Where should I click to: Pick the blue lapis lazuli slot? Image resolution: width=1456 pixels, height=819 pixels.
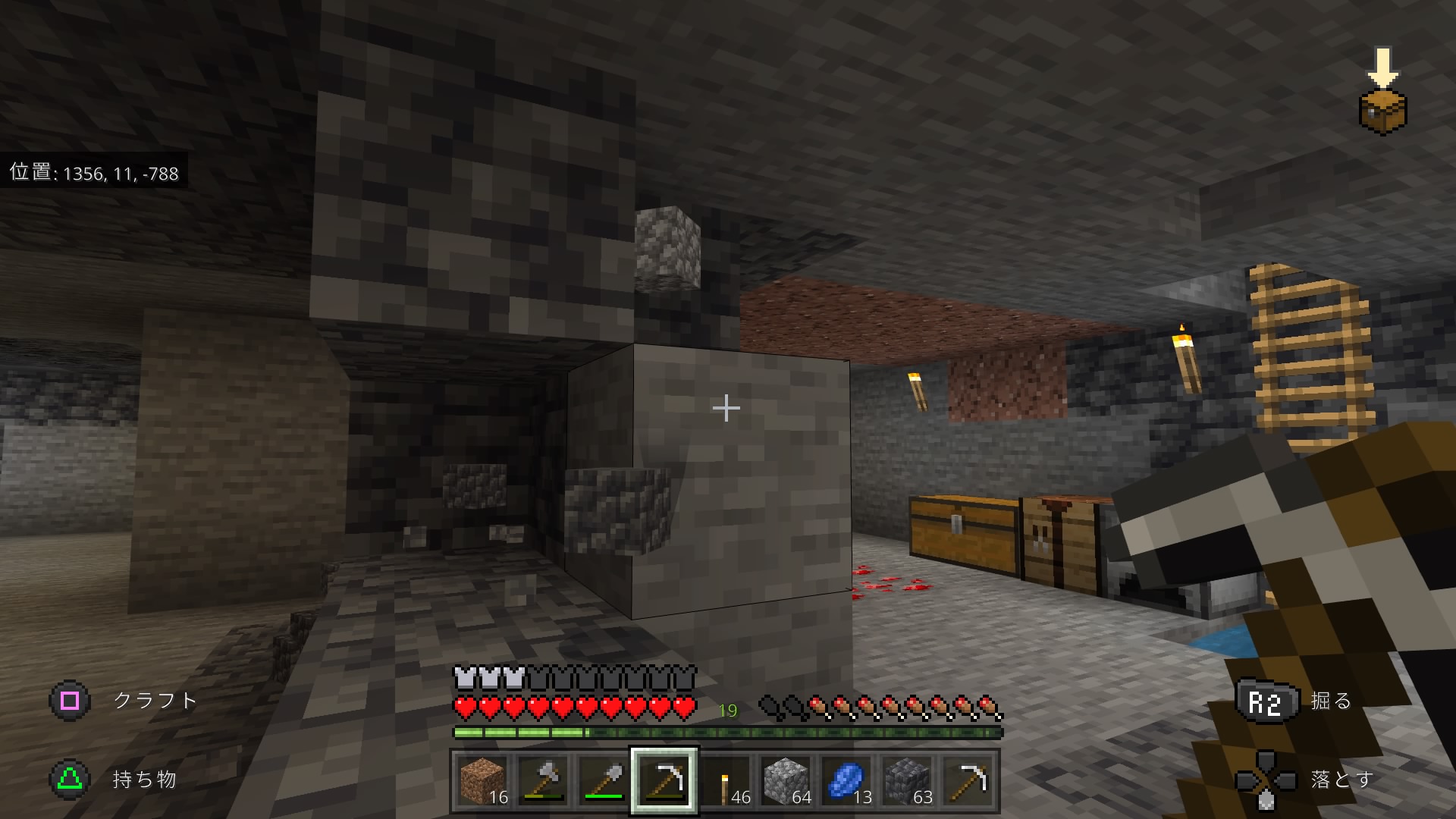846,780
